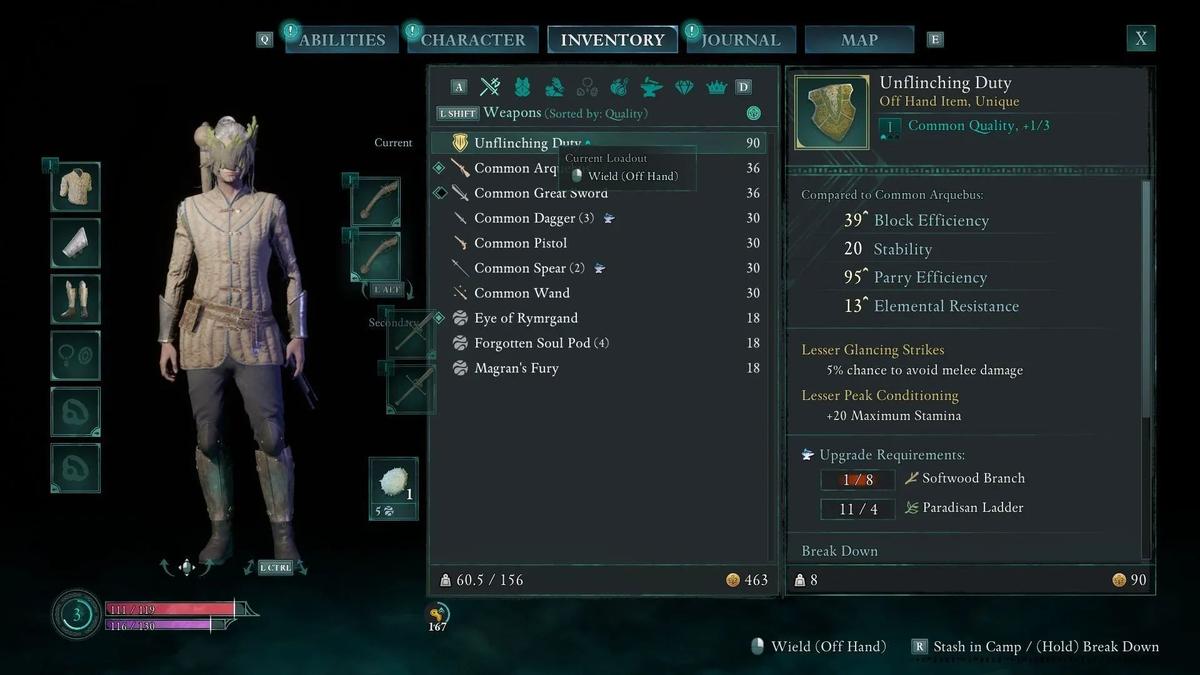Show the chest armor category
1200x675 pixels.
[522, 87]
